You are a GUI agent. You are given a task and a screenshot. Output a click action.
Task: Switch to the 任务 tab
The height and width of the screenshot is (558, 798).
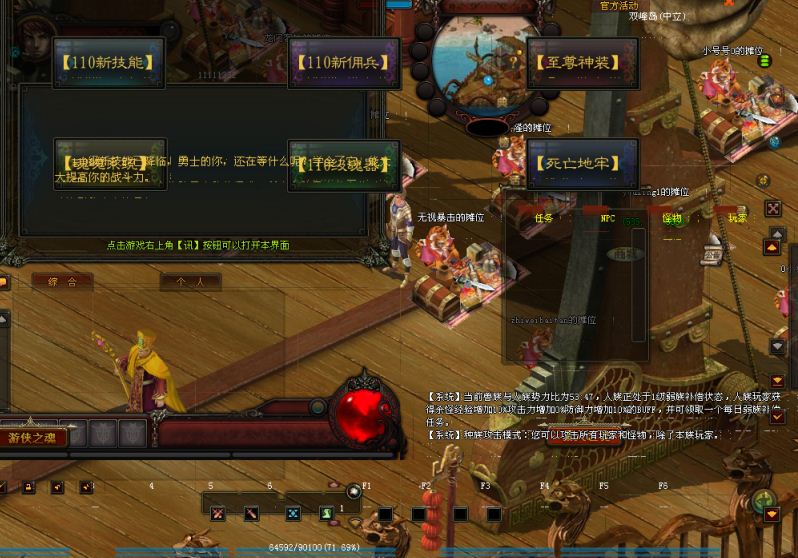coord(544,217)
